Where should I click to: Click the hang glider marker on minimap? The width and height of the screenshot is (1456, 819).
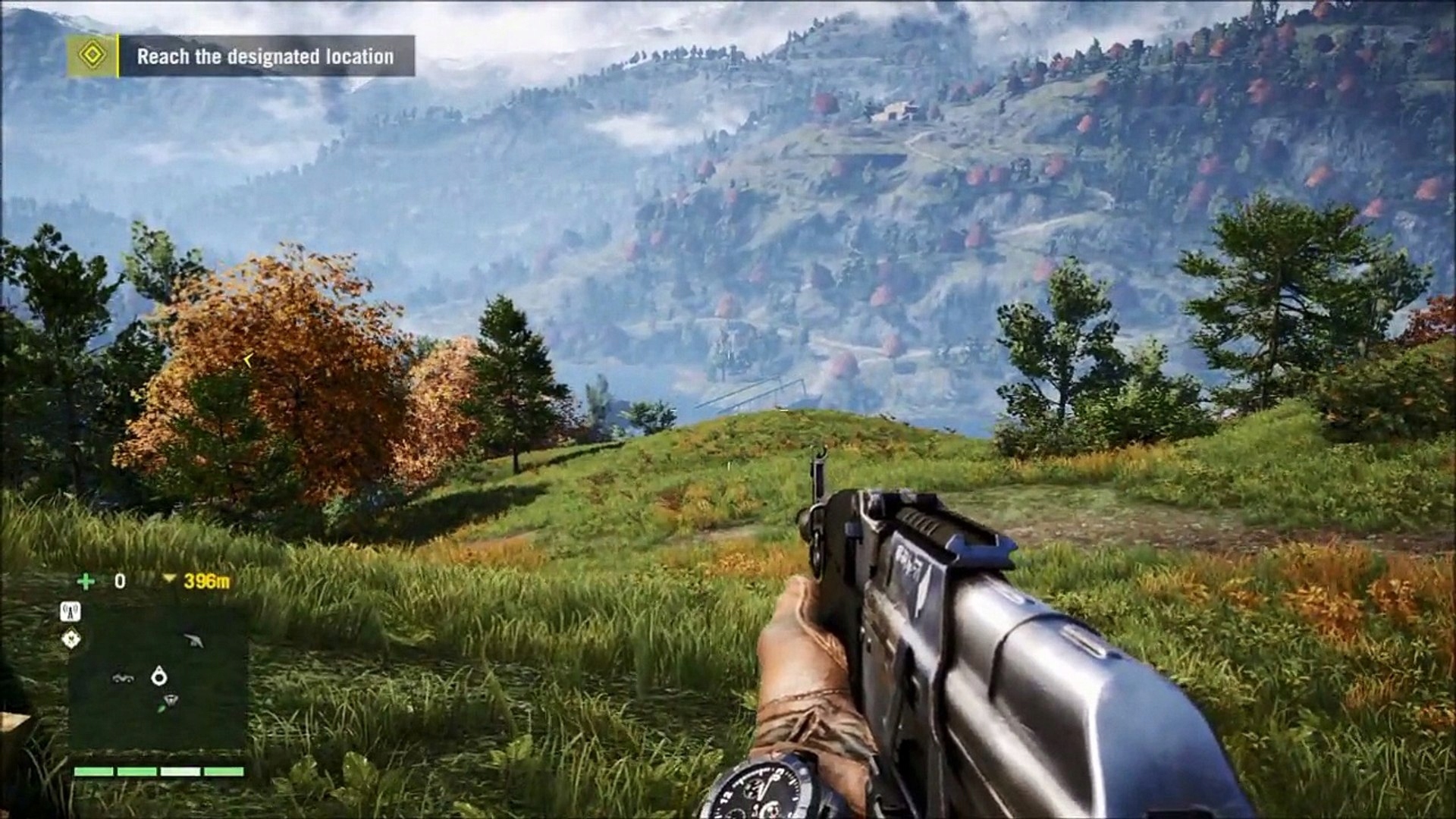pos(194,641)
